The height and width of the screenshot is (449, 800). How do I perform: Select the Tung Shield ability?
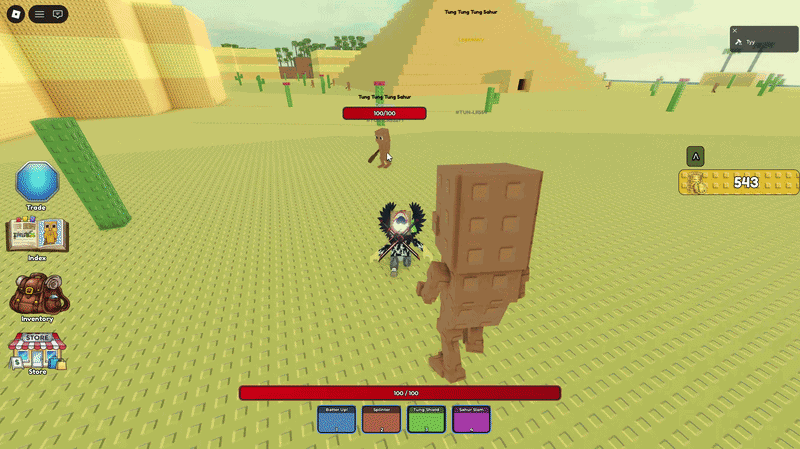[426, 419]
